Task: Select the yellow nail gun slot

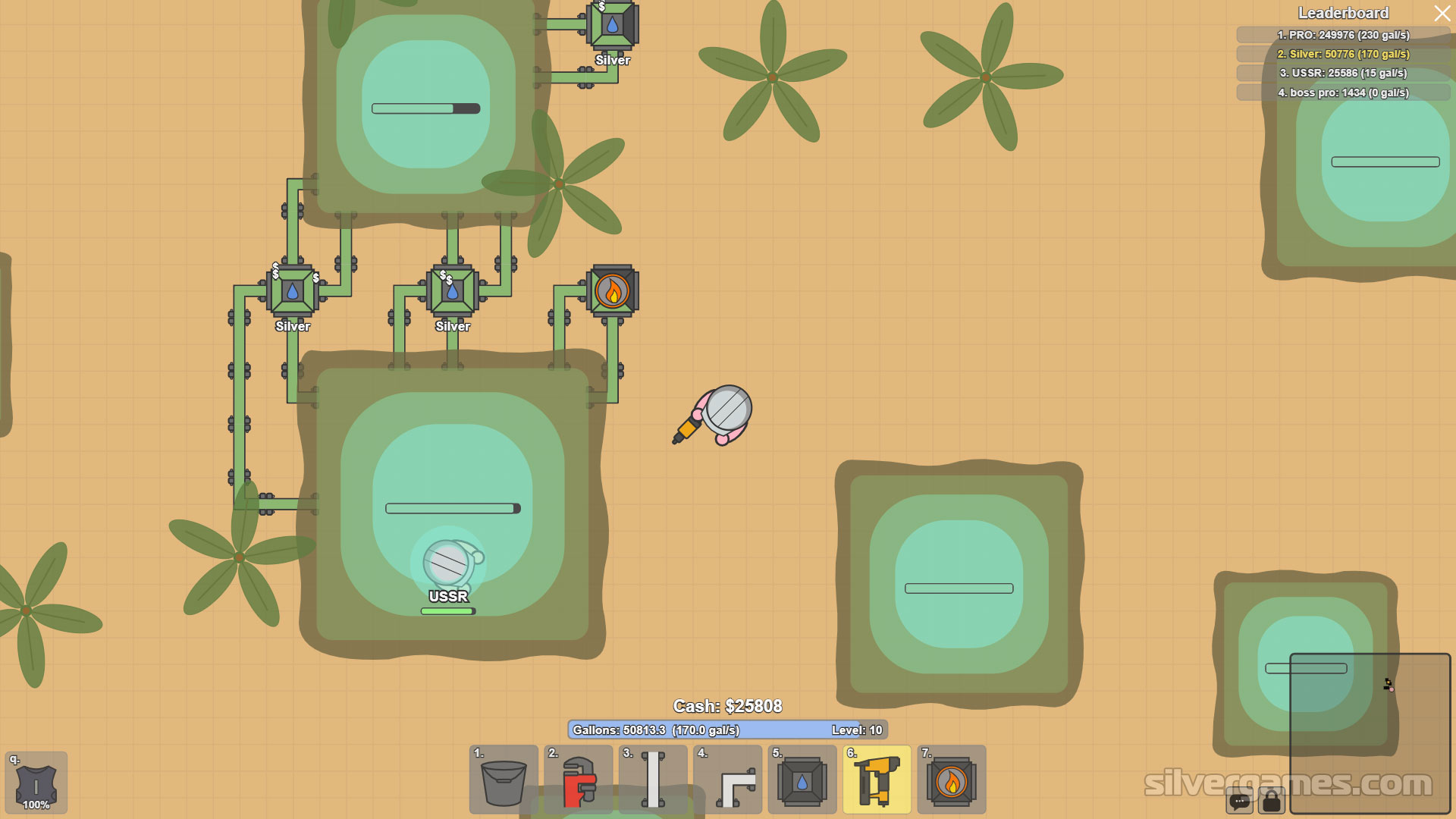Action: click(877, 780)
